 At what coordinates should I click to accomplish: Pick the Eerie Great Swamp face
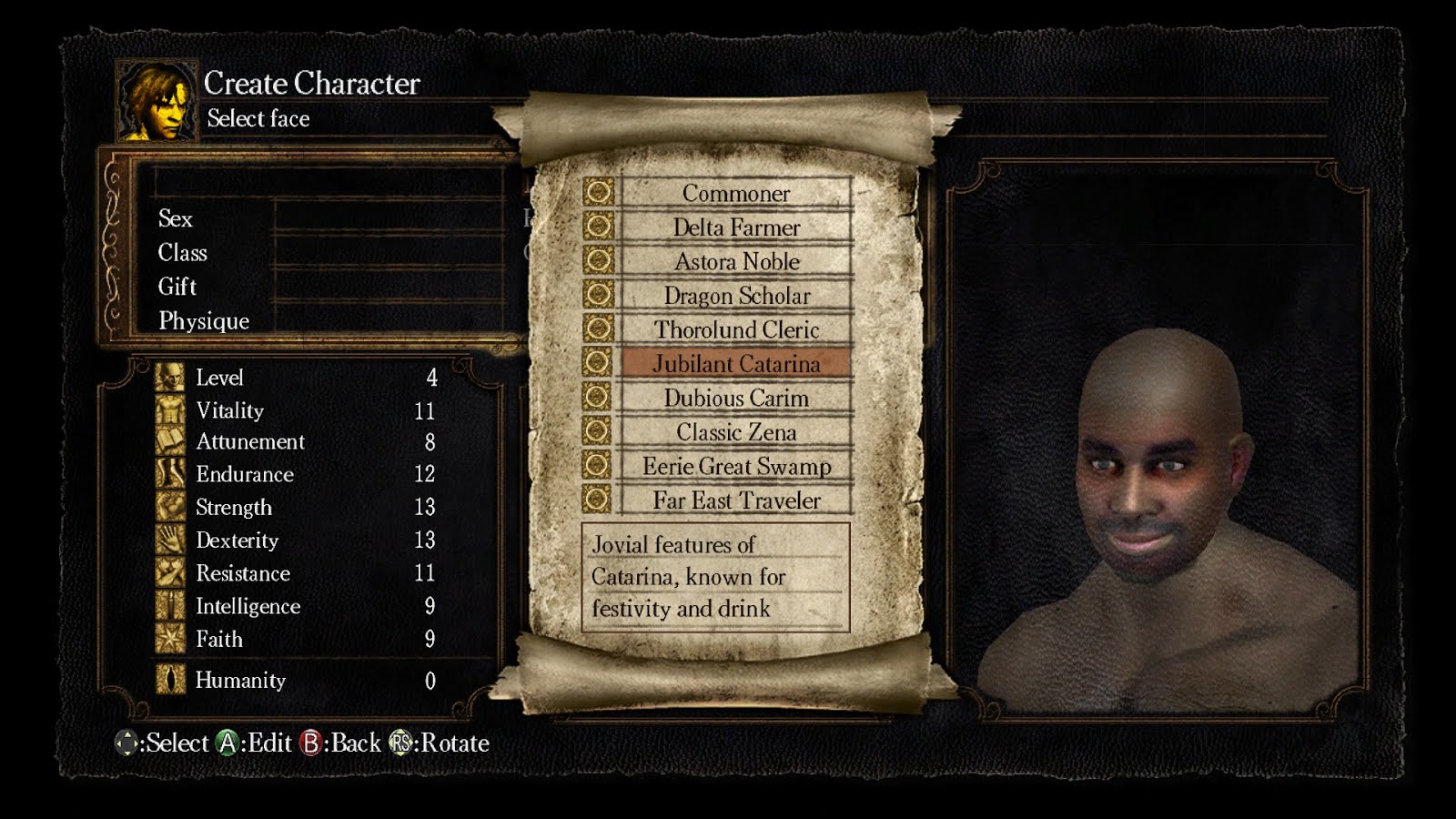(736, 466)
